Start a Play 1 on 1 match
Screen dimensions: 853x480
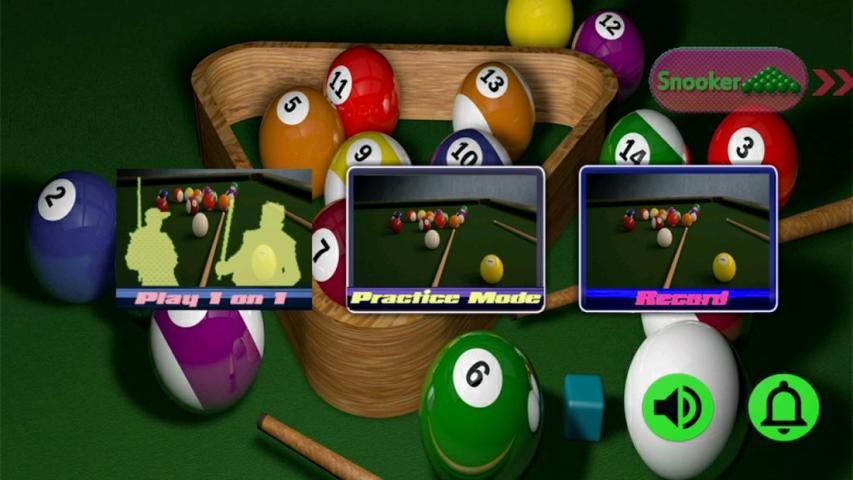[214, 239]
